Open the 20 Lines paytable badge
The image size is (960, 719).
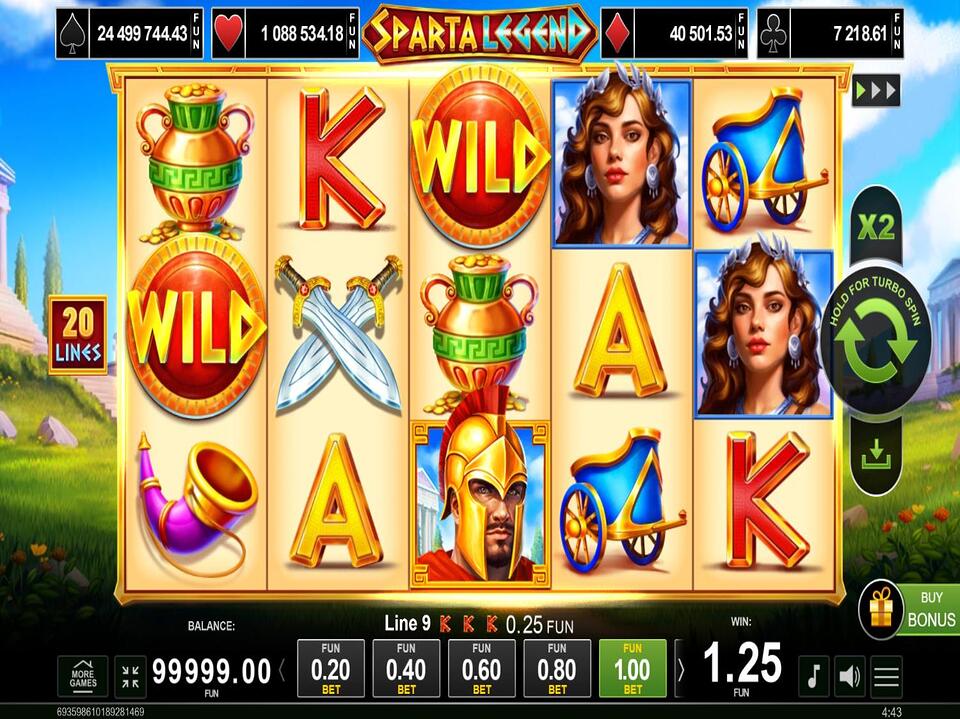coord(77,334)
